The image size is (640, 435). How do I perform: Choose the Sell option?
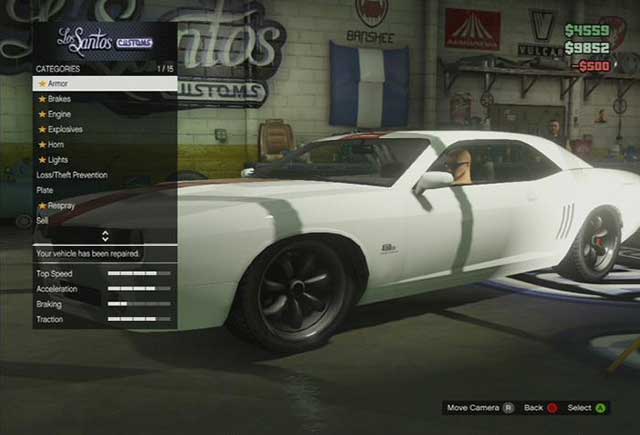coord(43,220)
